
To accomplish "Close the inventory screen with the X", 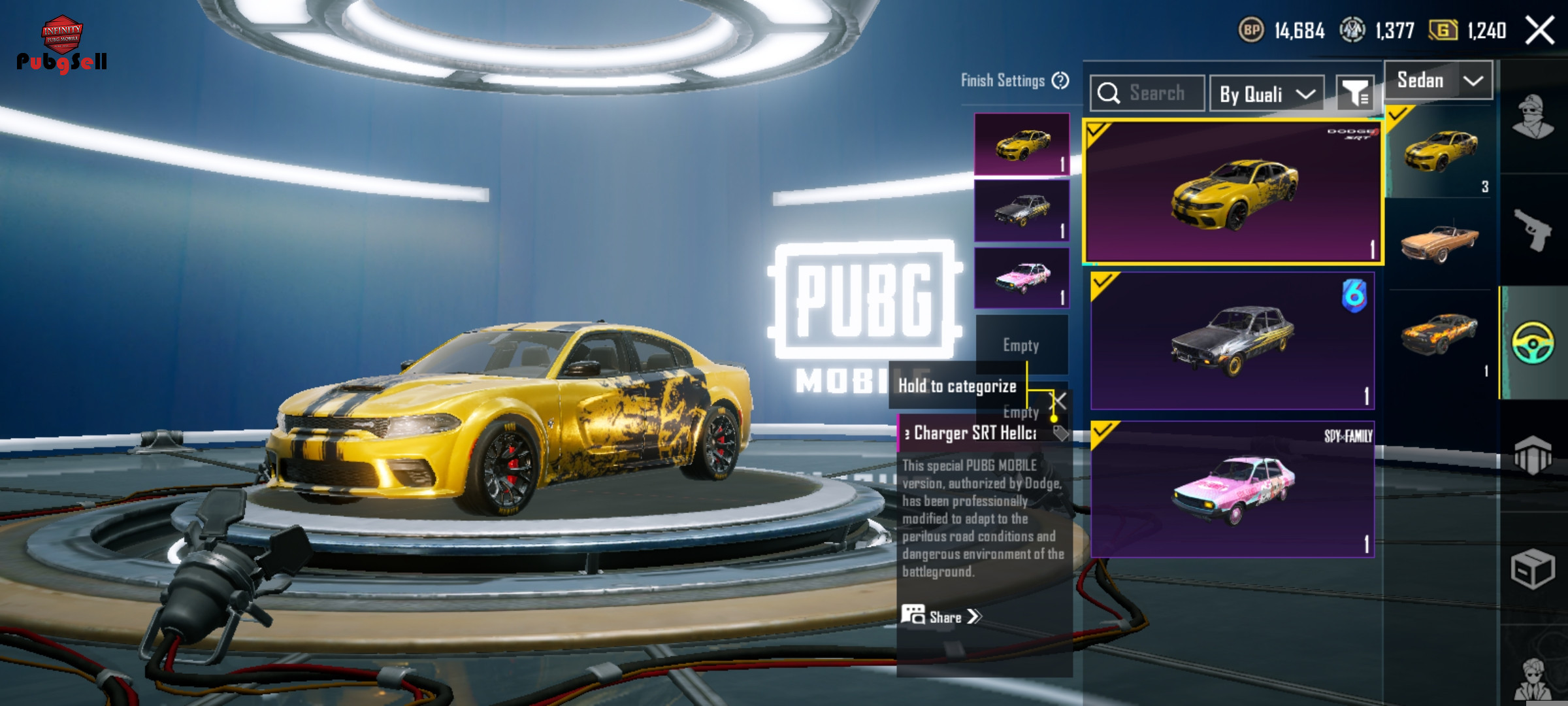I will click(1539, 31).
